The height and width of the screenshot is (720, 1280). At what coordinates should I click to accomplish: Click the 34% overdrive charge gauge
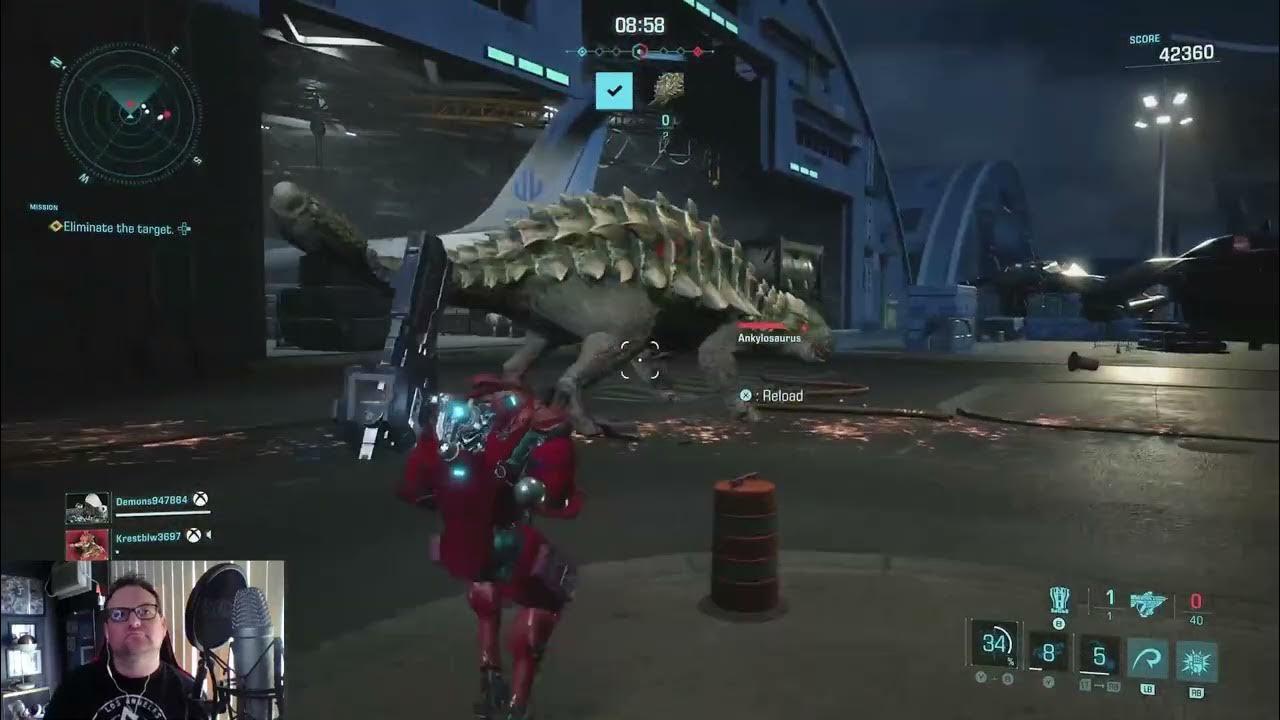(x=994, y=644)
